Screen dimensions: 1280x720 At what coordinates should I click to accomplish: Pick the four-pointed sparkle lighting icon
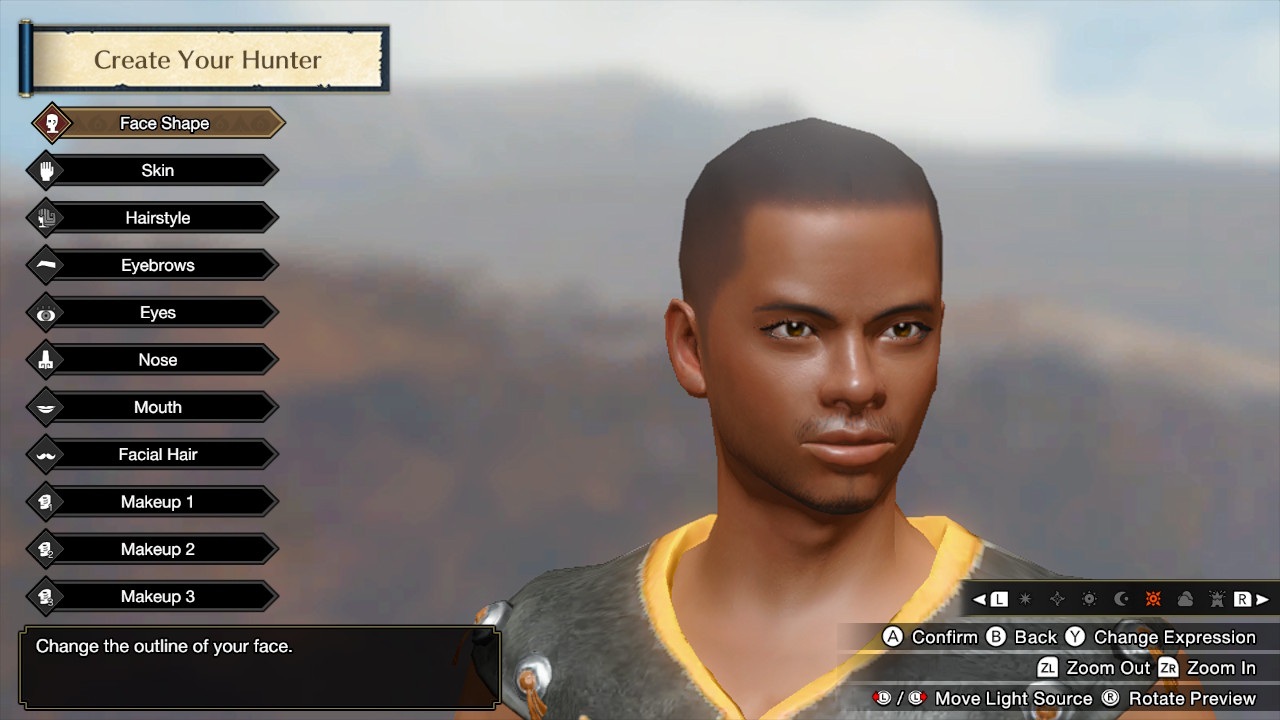coord(1057,599)
